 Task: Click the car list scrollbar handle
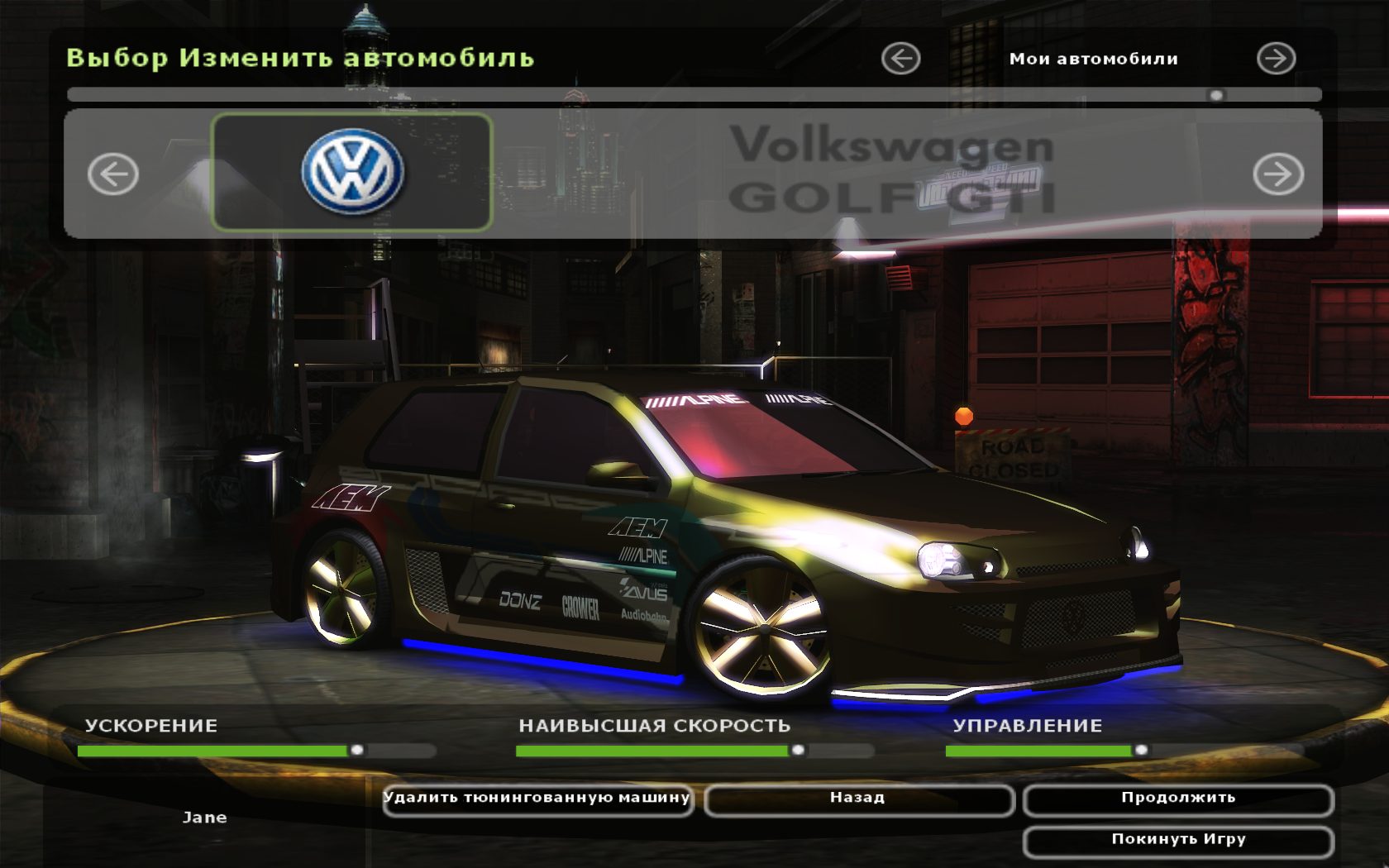pyautogui.click(x=1216, y=95)
